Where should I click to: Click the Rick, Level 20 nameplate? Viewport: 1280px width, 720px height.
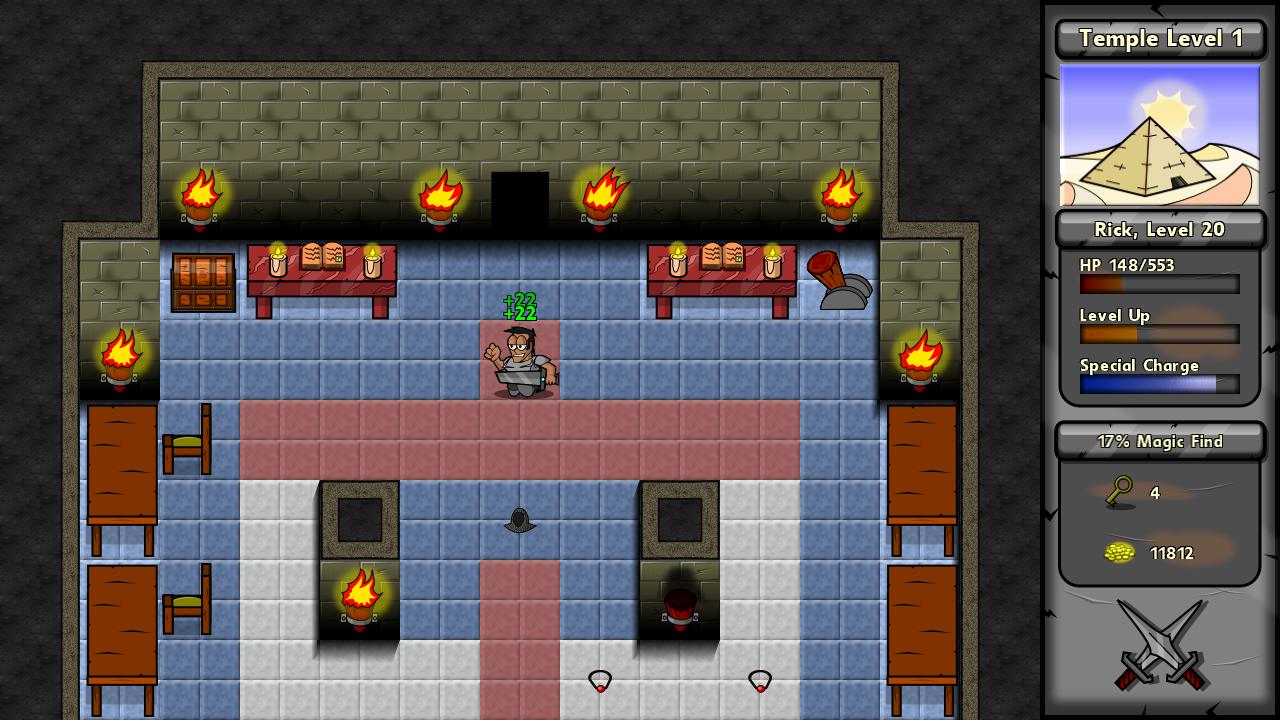1159,229
